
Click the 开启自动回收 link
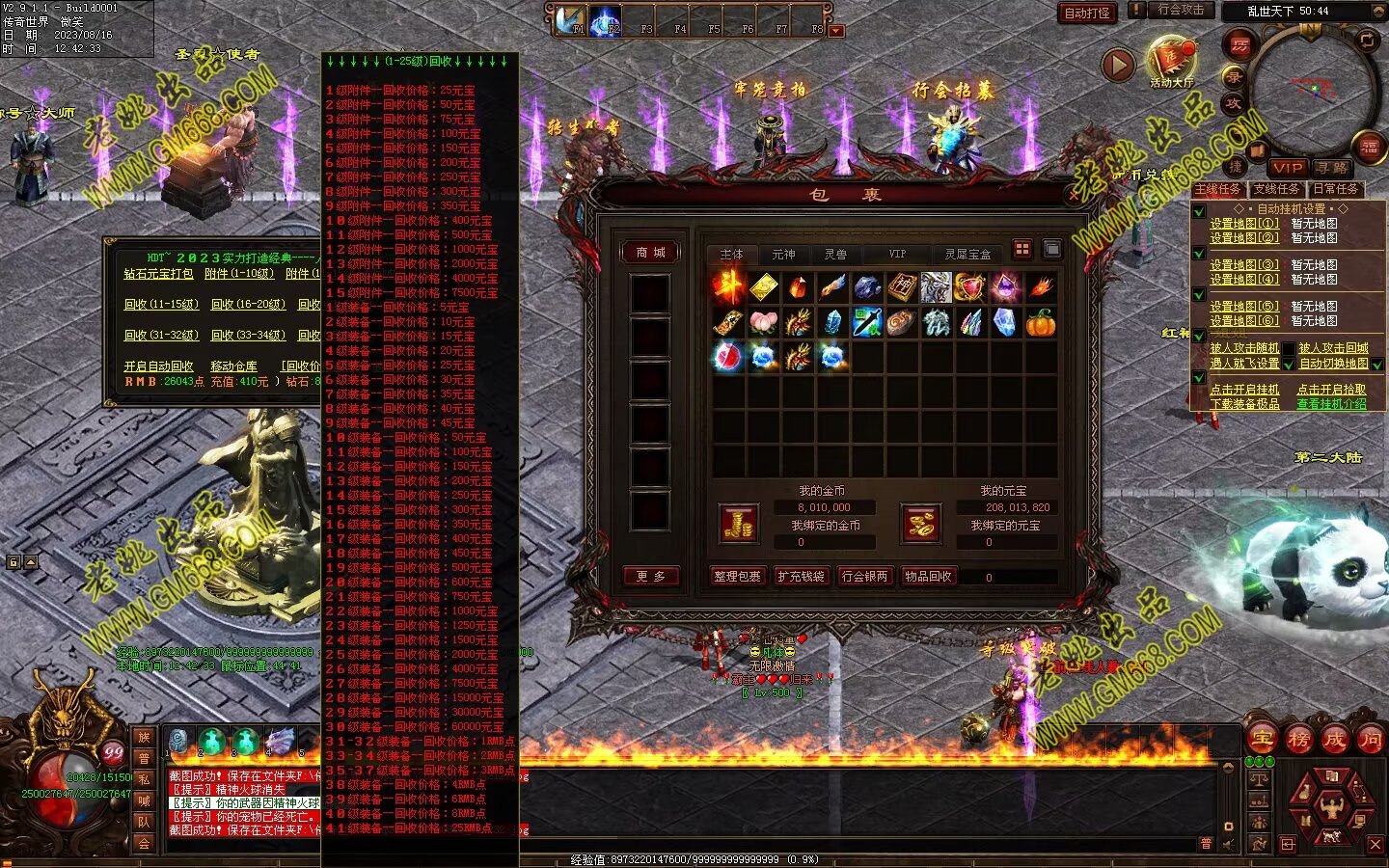(x=159, y=366)
